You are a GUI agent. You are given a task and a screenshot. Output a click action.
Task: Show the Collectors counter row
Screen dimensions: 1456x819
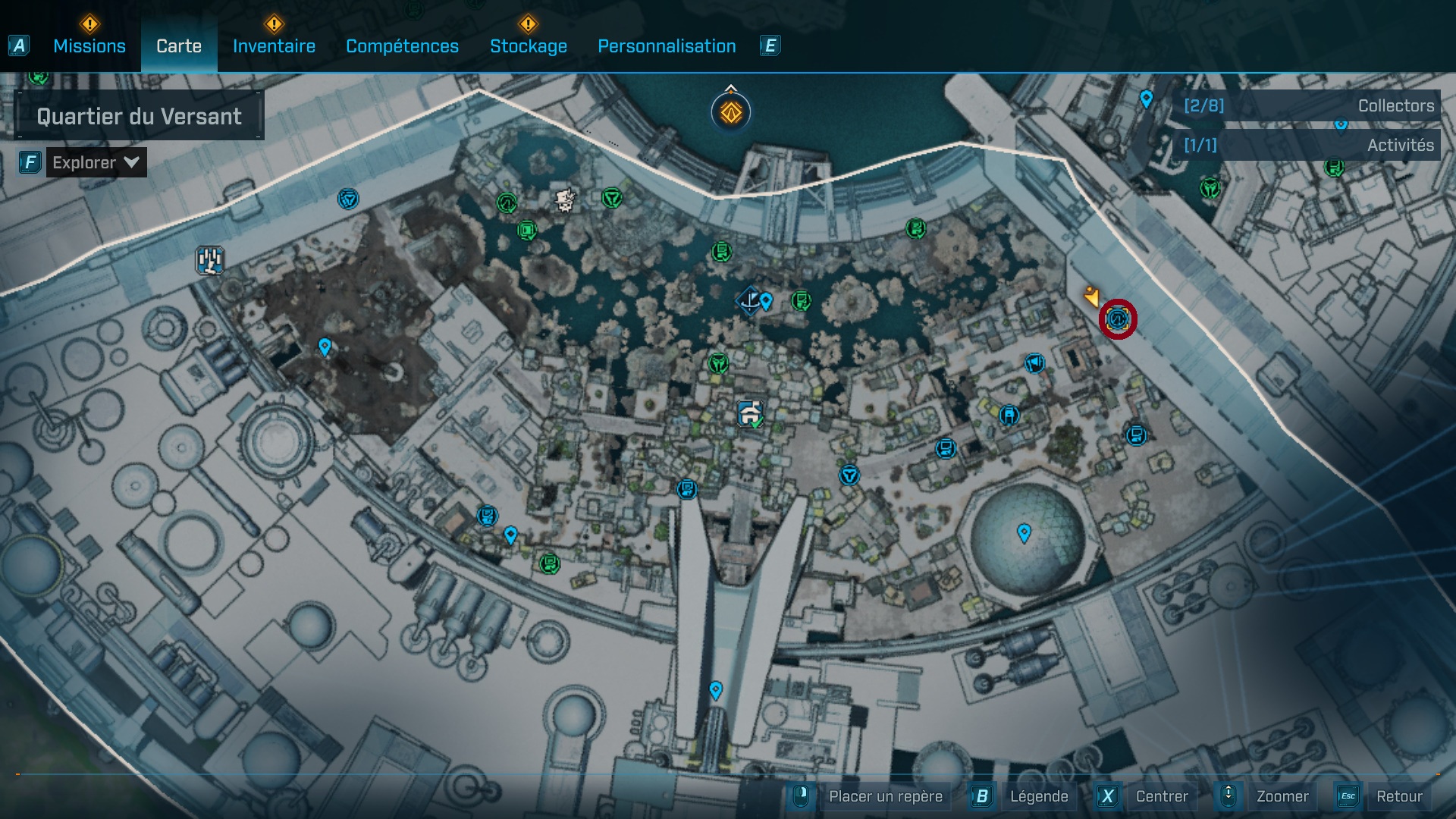point(1308,106)
